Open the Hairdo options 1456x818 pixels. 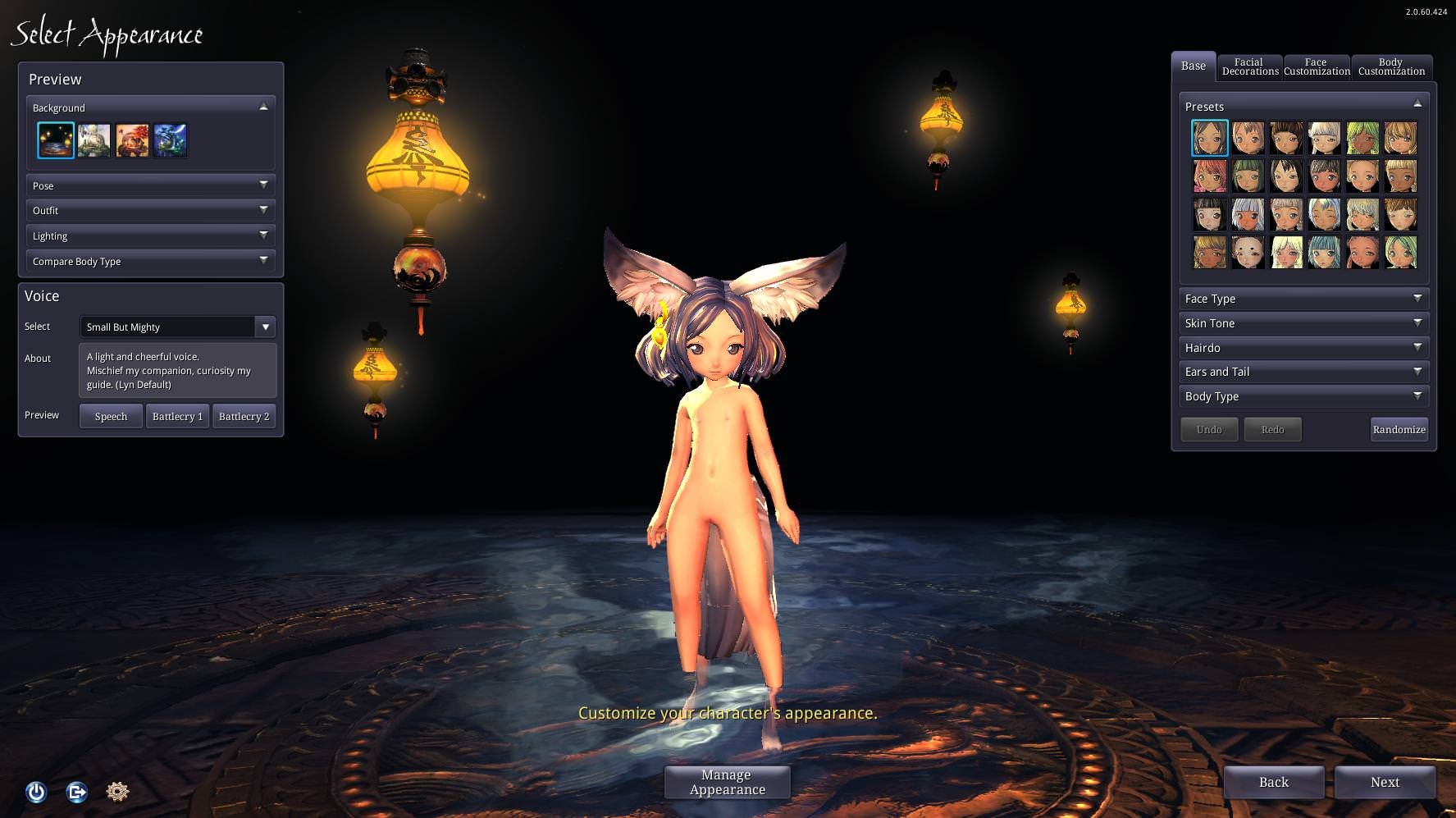1303,348
